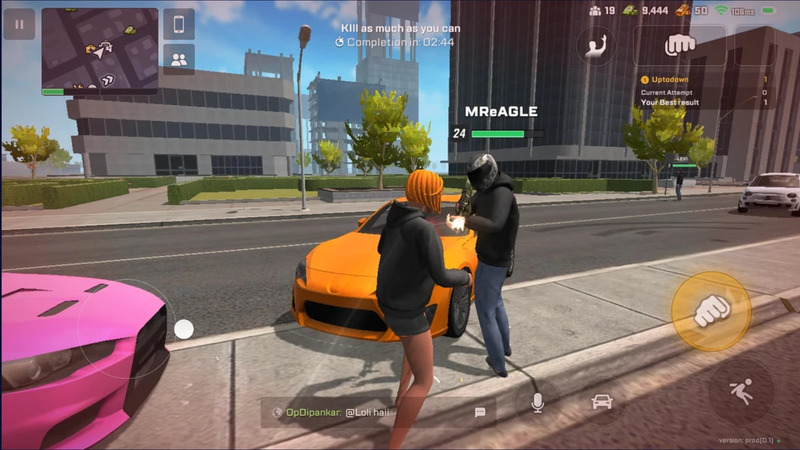800x450 pixels.
Task: Click the money marker on the minimap
Action: click(x=131, y=31)
